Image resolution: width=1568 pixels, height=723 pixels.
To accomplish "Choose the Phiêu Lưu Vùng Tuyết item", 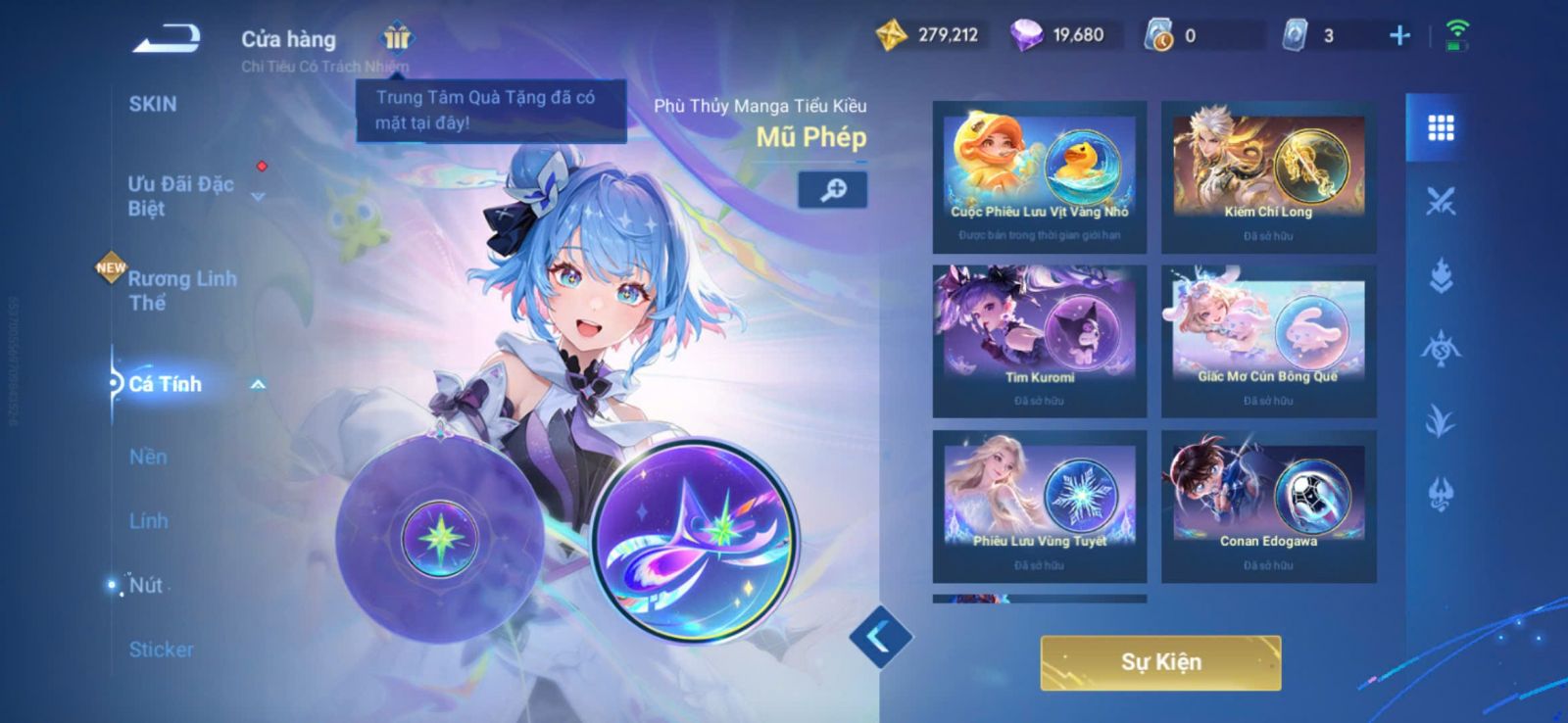I will (1040, 506).
